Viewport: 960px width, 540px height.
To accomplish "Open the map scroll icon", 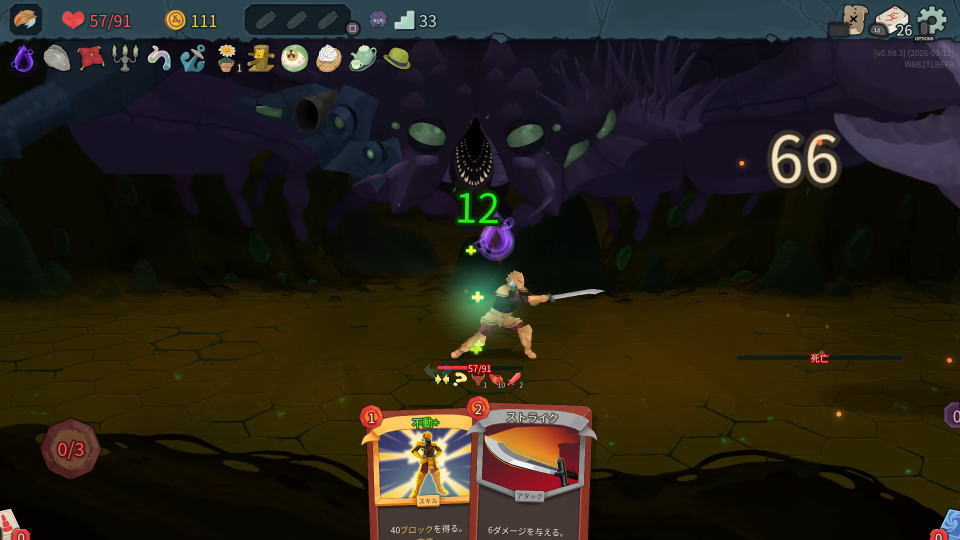I will coord(853,19).
